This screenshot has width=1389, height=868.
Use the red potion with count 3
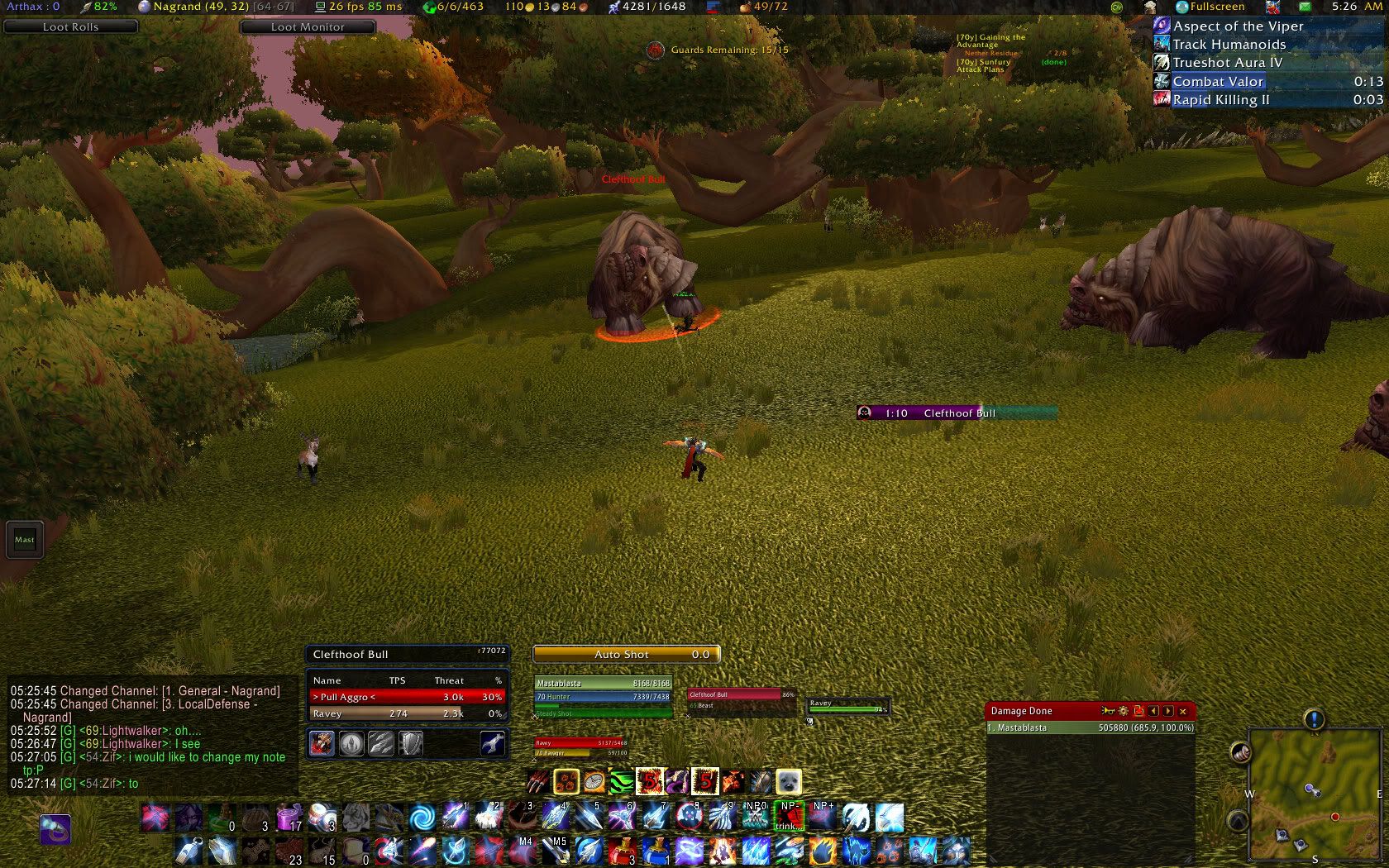tap(622, 850)
